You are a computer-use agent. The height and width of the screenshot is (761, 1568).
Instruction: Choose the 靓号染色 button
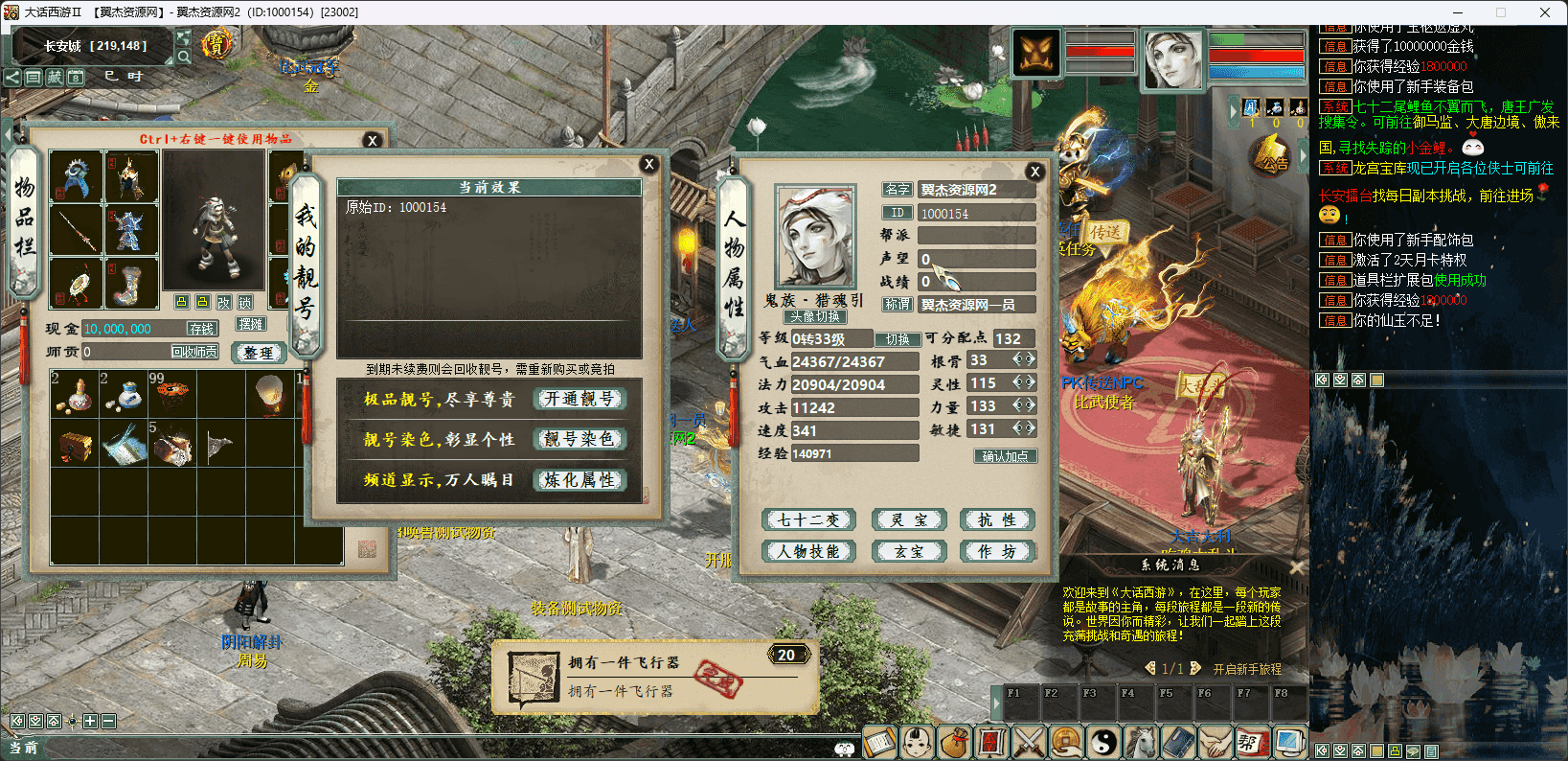pos(579,439)
